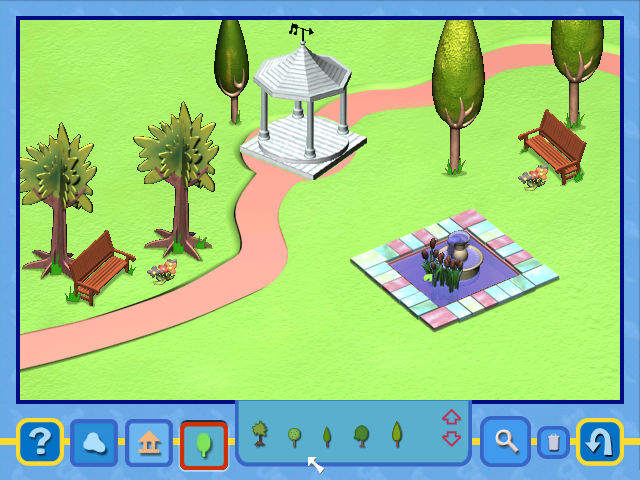The height and width of the screenshot is (480, 640).
Task: Click the red up arrow in palette
Action: 451,417
